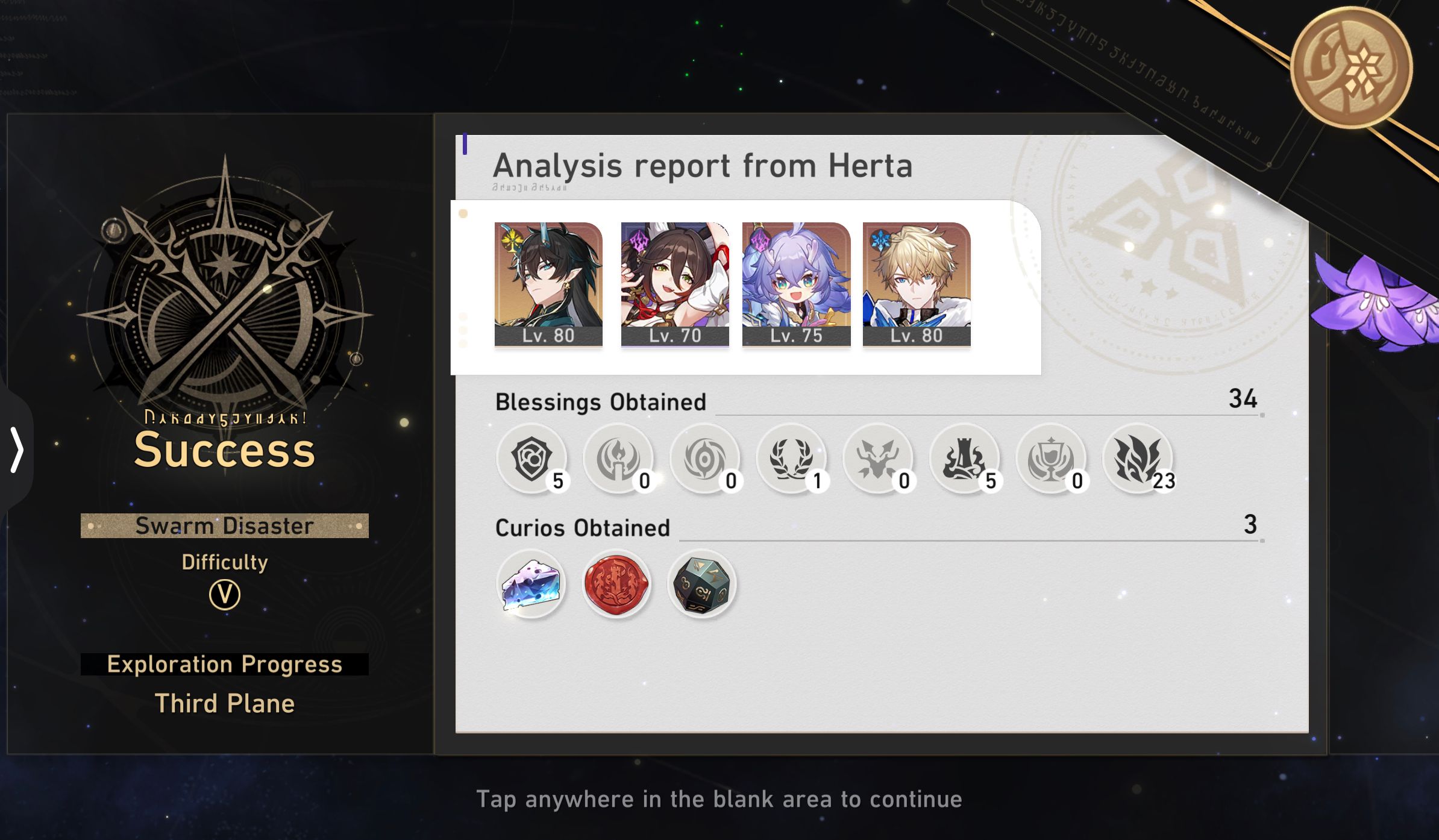
Task: Select the Nihility eye blessing icon
Action: tap(705, 459)
